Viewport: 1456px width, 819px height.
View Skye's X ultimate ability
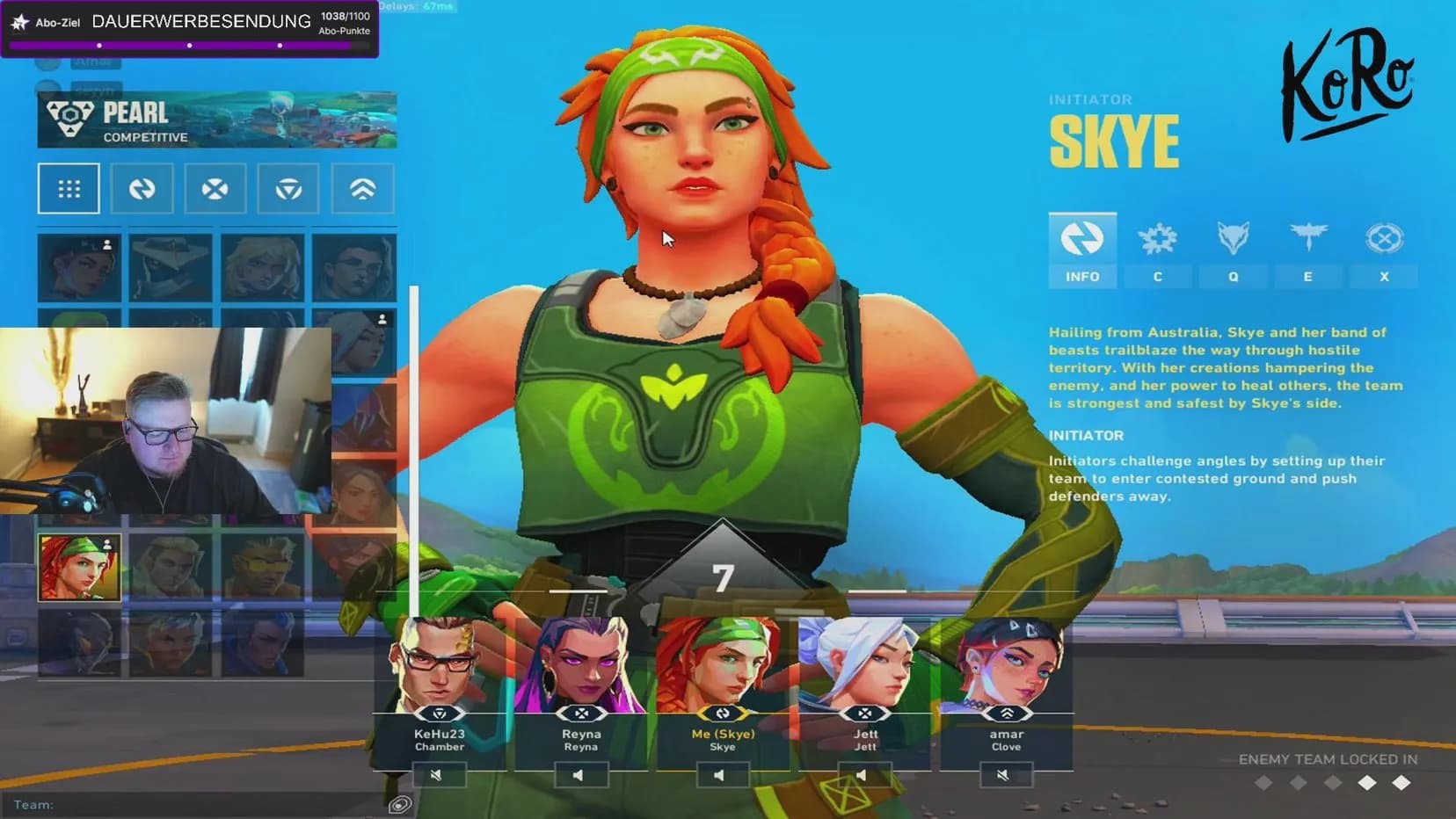click(1384, 250)
